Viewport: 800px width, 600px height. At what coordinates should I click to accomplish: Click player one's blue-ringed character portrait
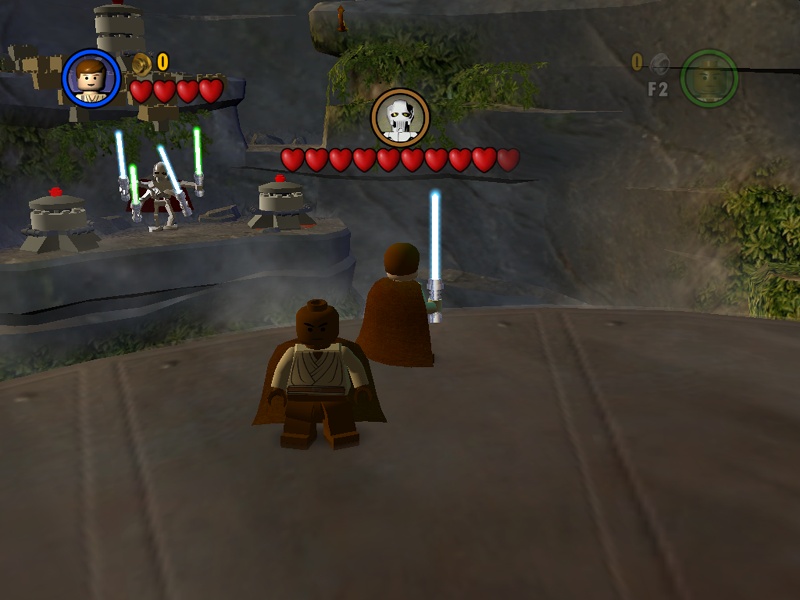pyautogui.click(x=91, y=78)
